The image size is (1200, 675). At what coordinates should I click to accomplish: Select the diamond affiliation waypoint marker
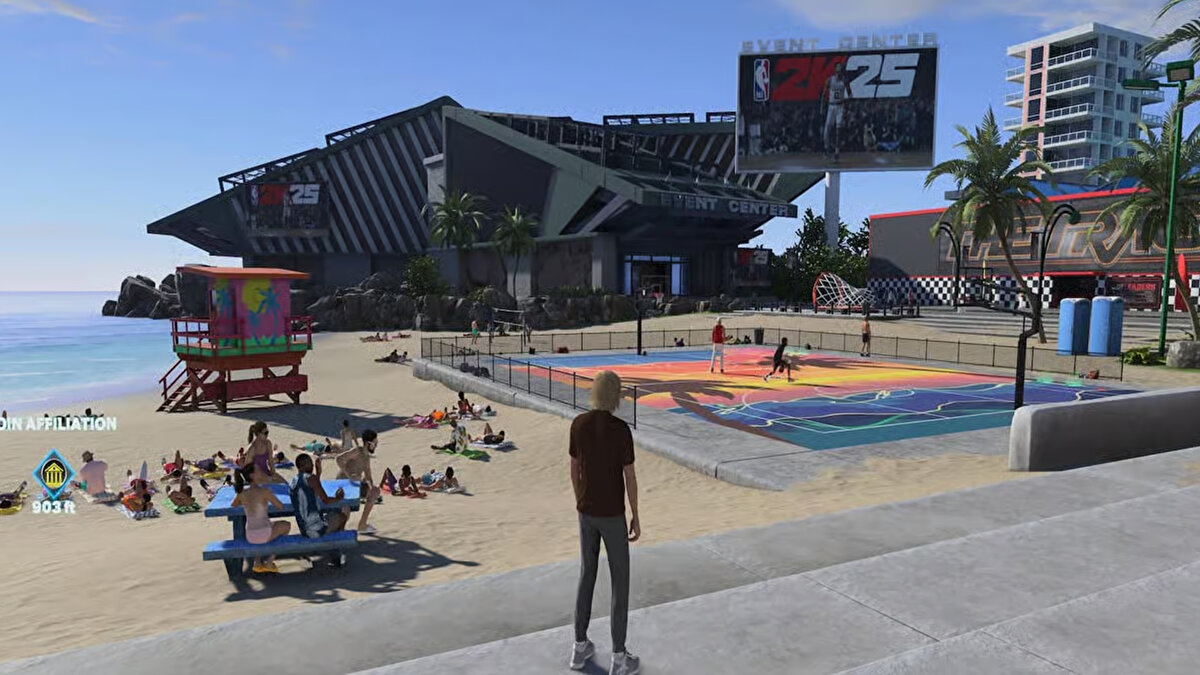[53, 473]
